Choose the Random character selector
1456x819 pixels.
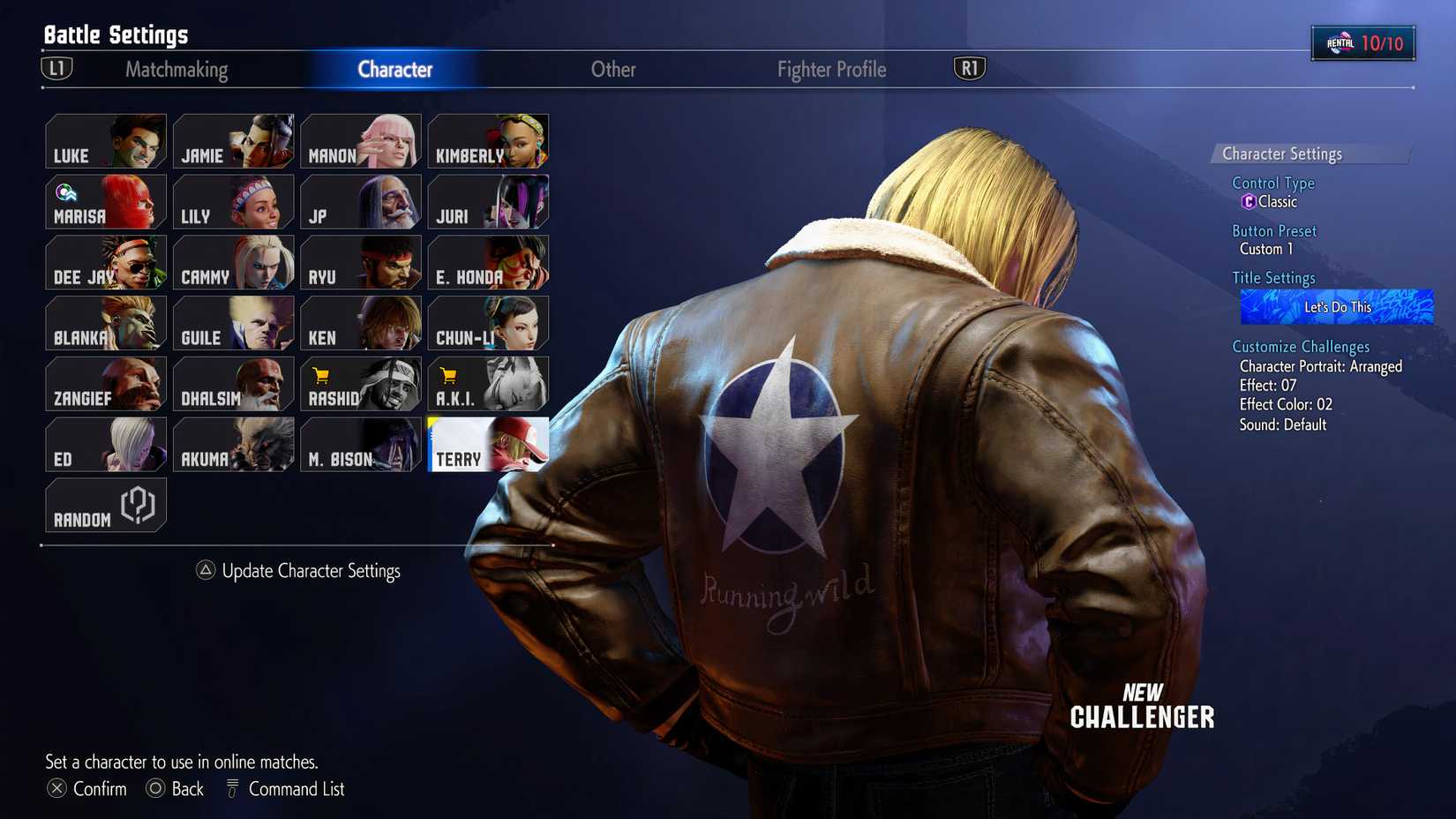point(105,504)
